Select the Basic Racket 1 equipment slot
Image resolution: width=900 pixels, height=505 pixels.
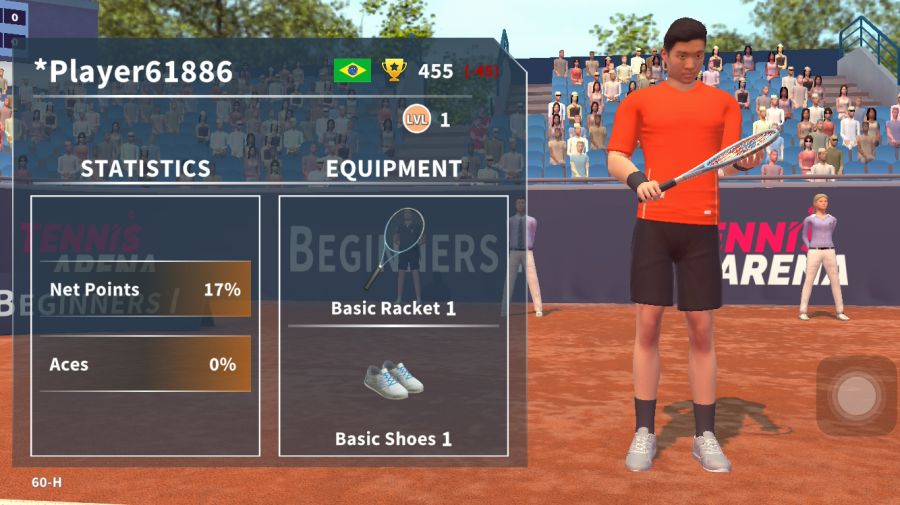393,260
